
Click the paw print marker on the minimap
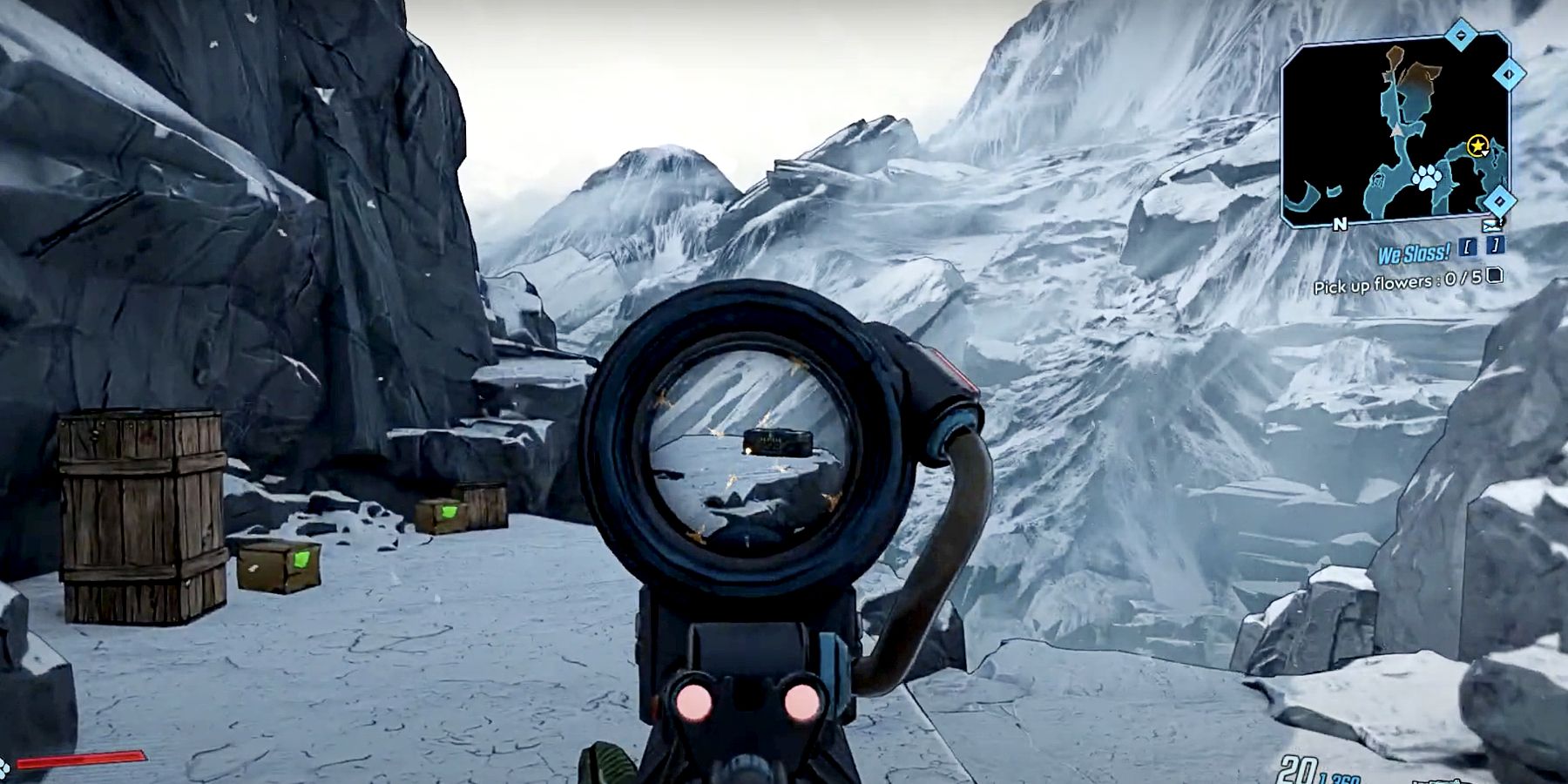point(1426,178)
